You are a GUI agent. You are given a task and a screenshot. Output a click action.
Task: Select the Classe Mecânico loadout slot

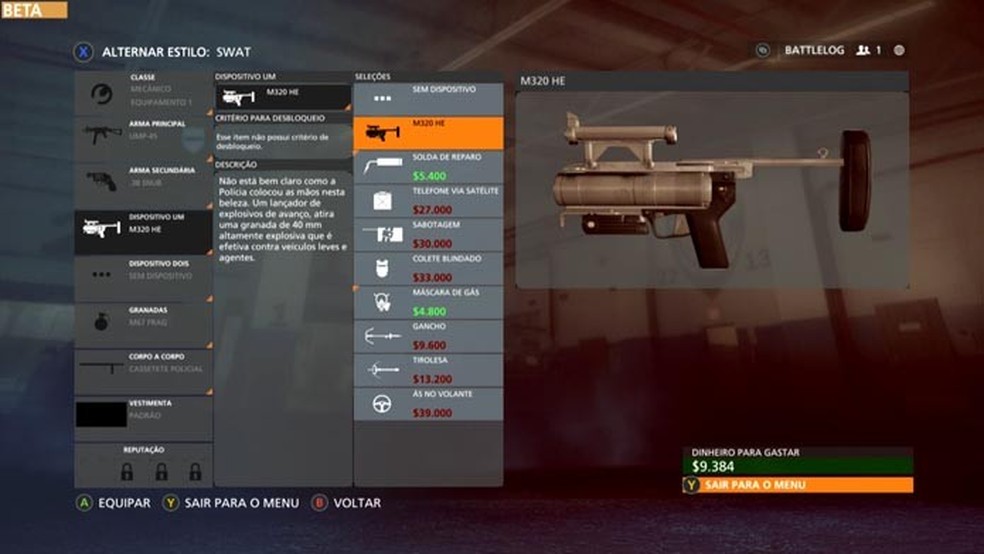[143, 90]
